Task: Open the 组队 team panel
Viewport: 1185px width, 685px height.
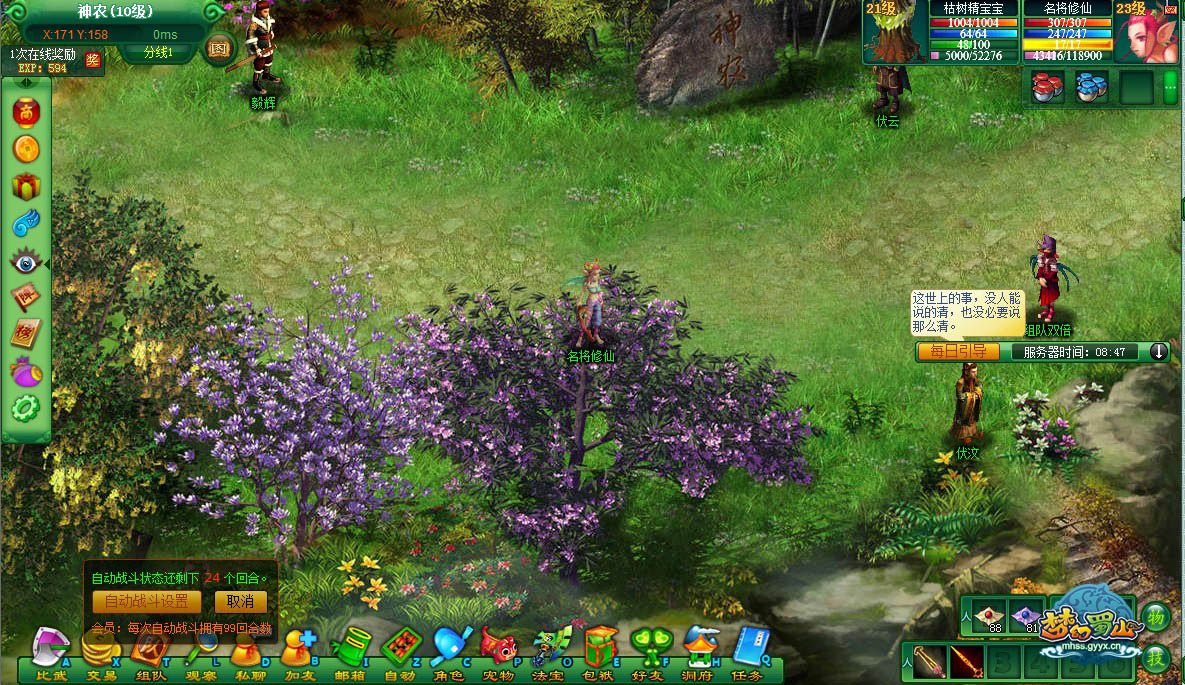Action: click(x=150, y=651)
